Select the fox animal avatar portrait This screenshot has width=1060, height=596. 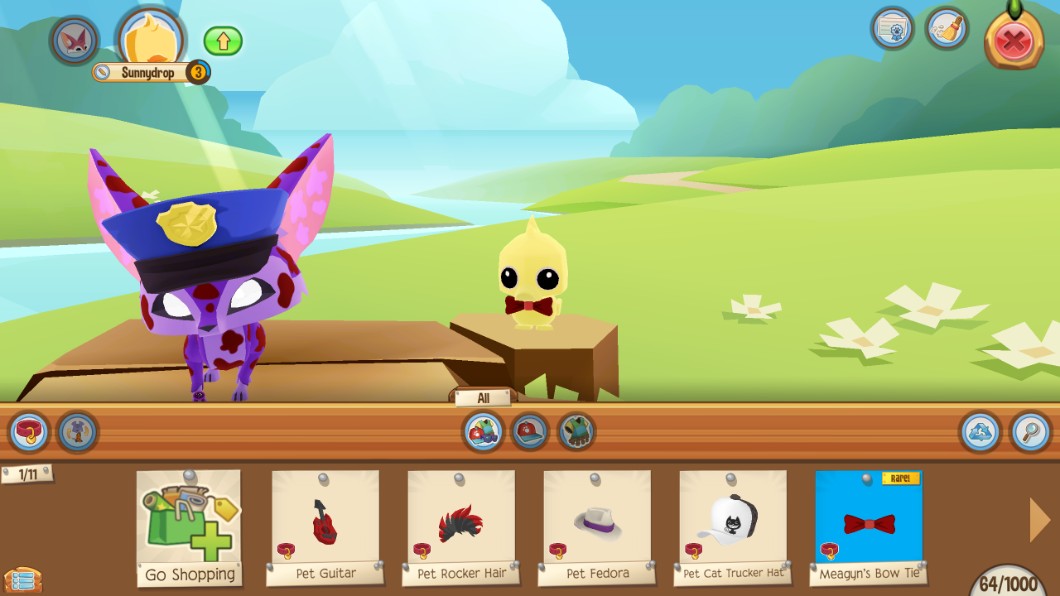point(75,41)
